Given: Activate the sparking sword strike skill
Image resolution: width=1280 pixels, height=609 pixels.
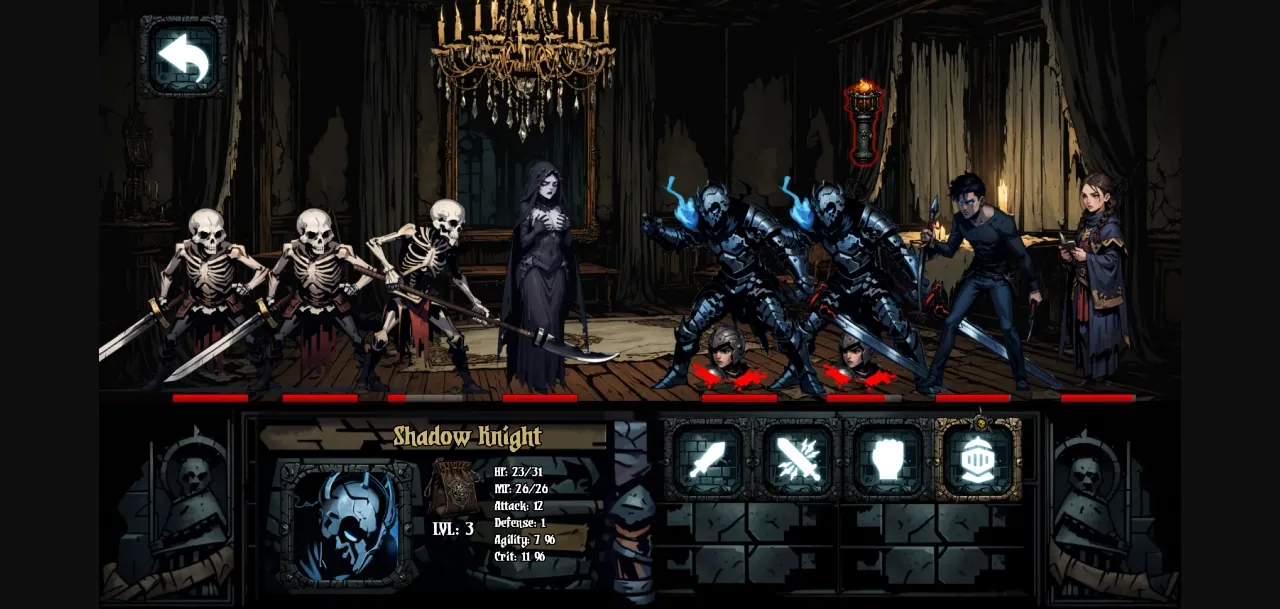Looking at the screenshot, I should 797,460.
